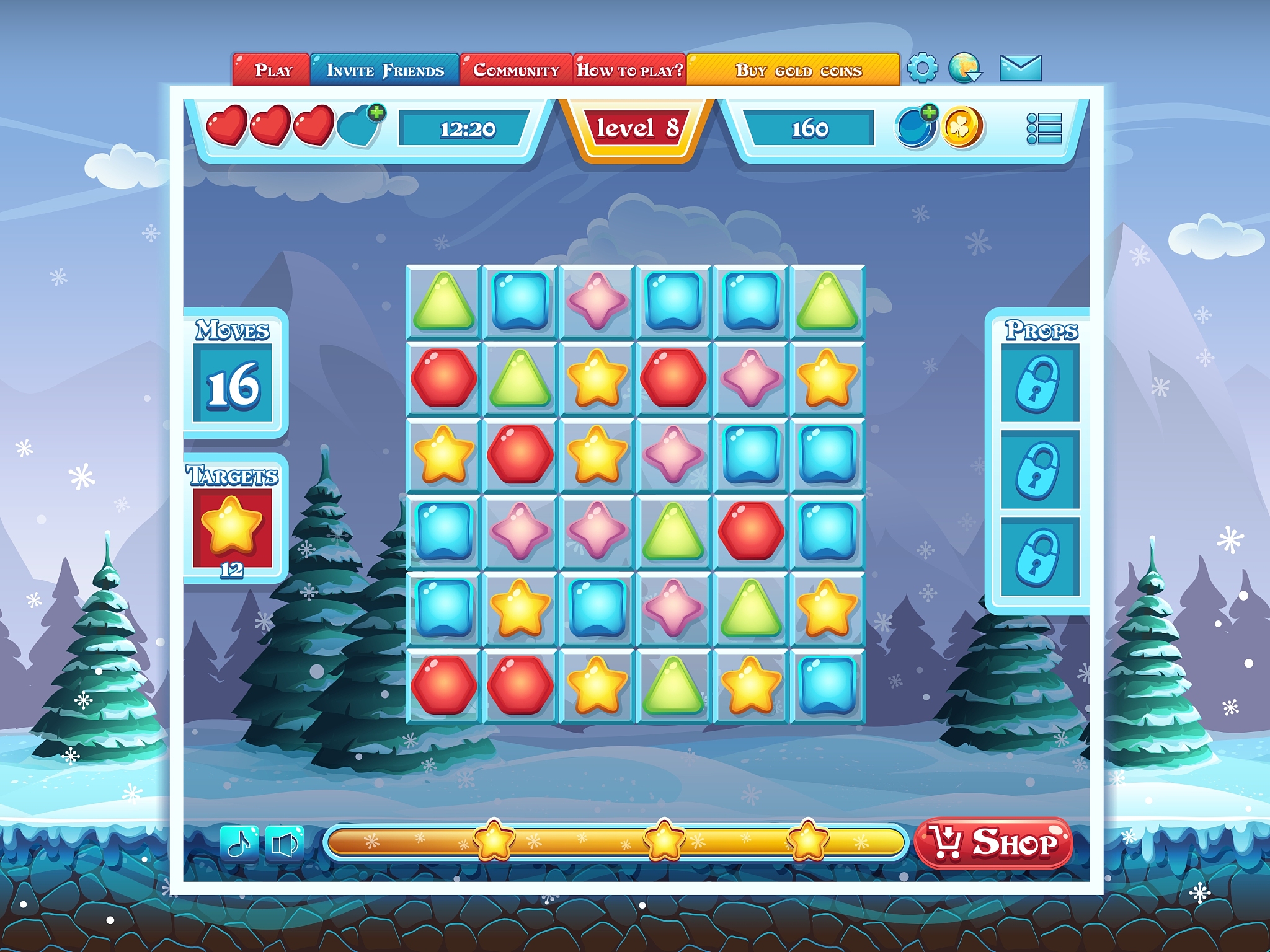
Task: Show the How to Play tab
Action: click(x=629, y=69)
